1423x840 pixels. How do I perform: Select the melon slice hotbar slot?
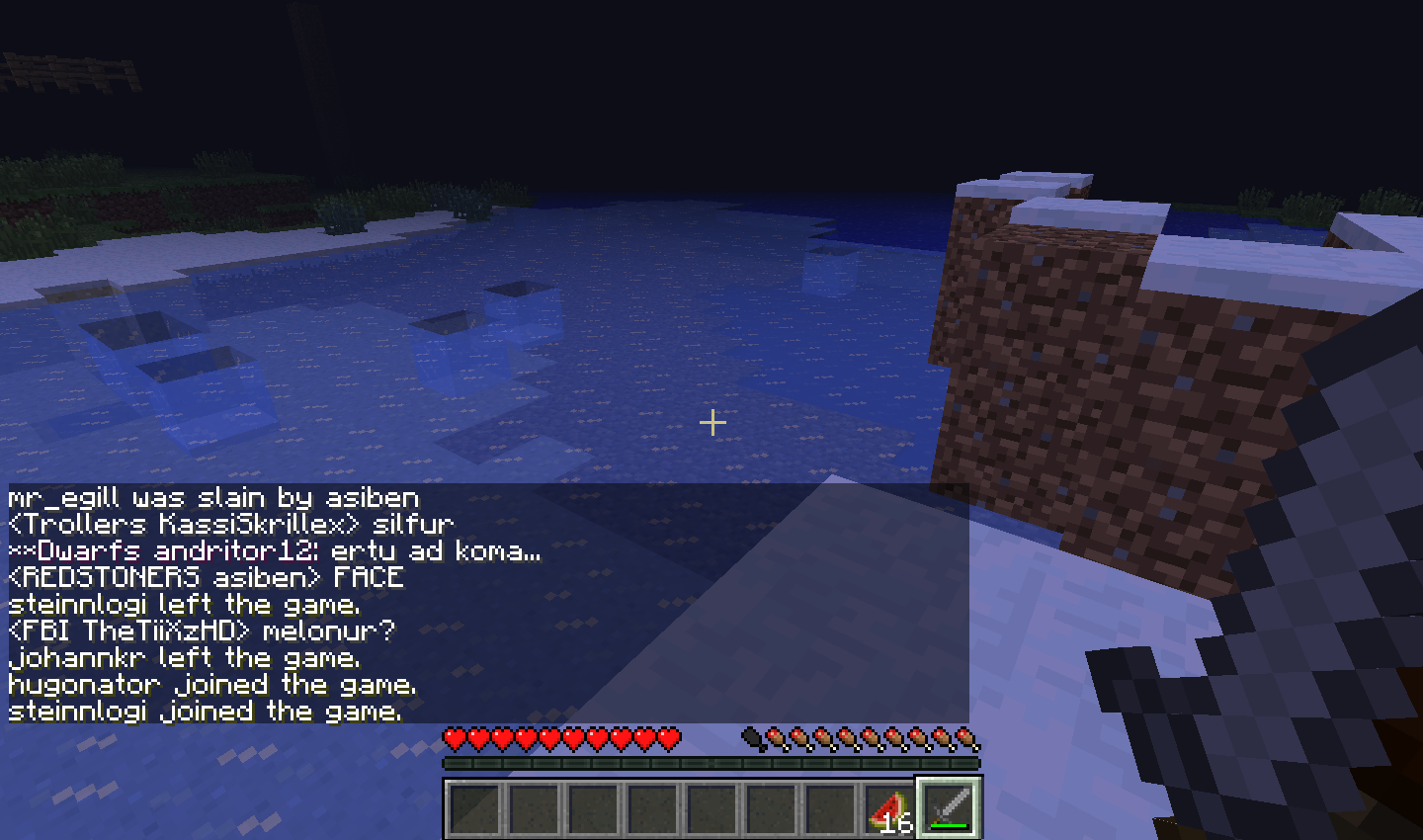pos(889,808)
